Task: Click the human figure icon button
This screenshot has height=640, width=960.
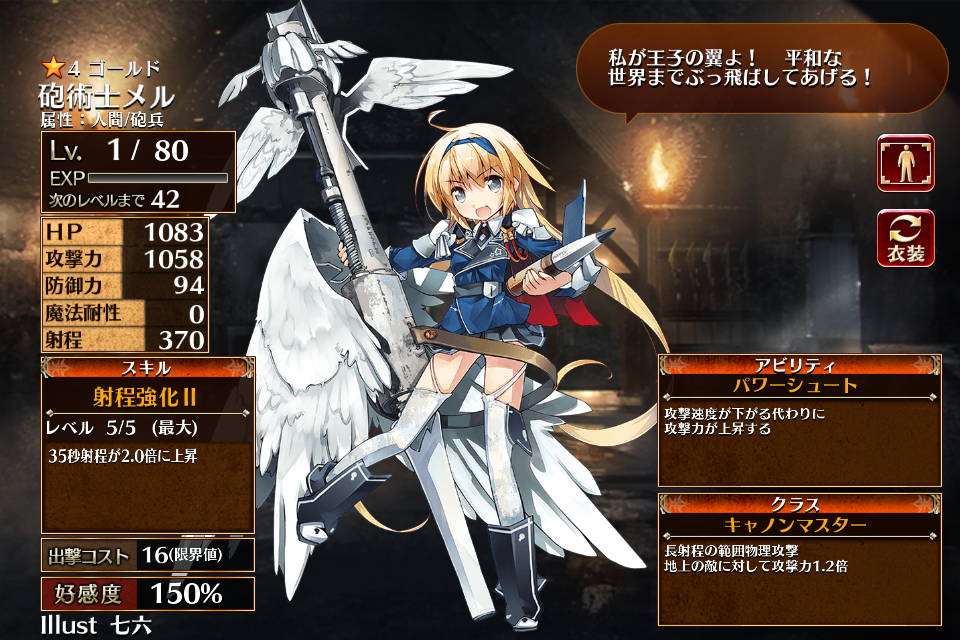Action: [x=906, y=163]
